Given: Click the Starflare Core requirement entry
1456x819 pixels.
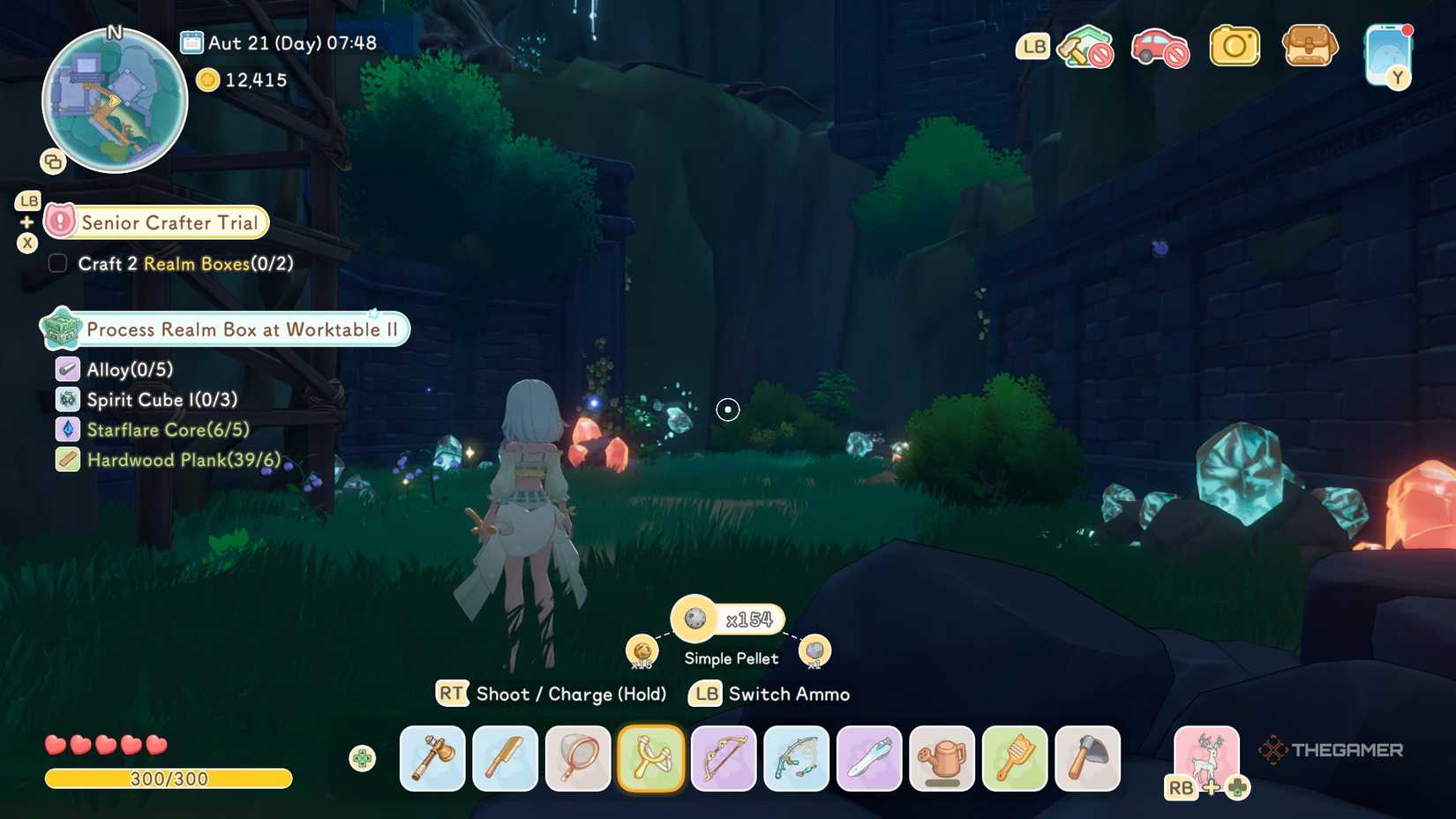Looking at the screenshot, I should (168, 430).
